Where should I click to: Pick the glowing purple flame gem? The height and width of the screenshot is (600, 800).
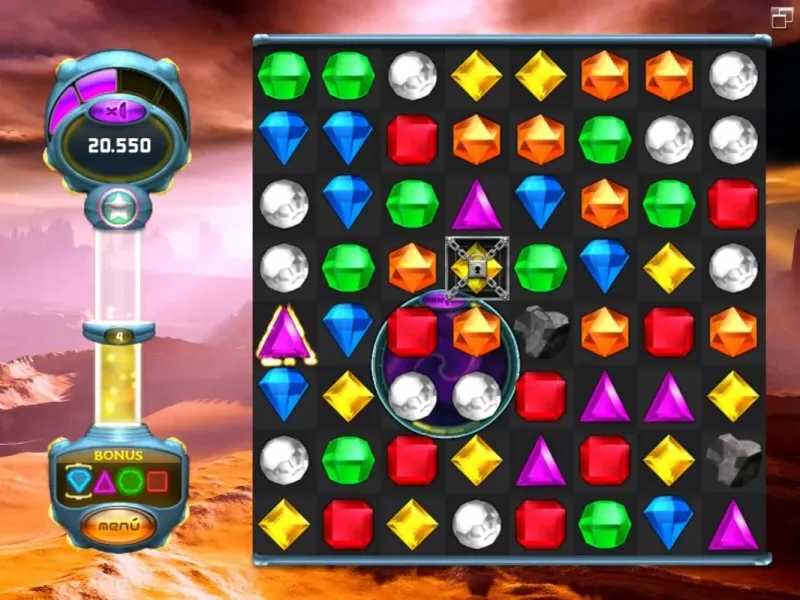pyautogui.click(x=284, y=332)
